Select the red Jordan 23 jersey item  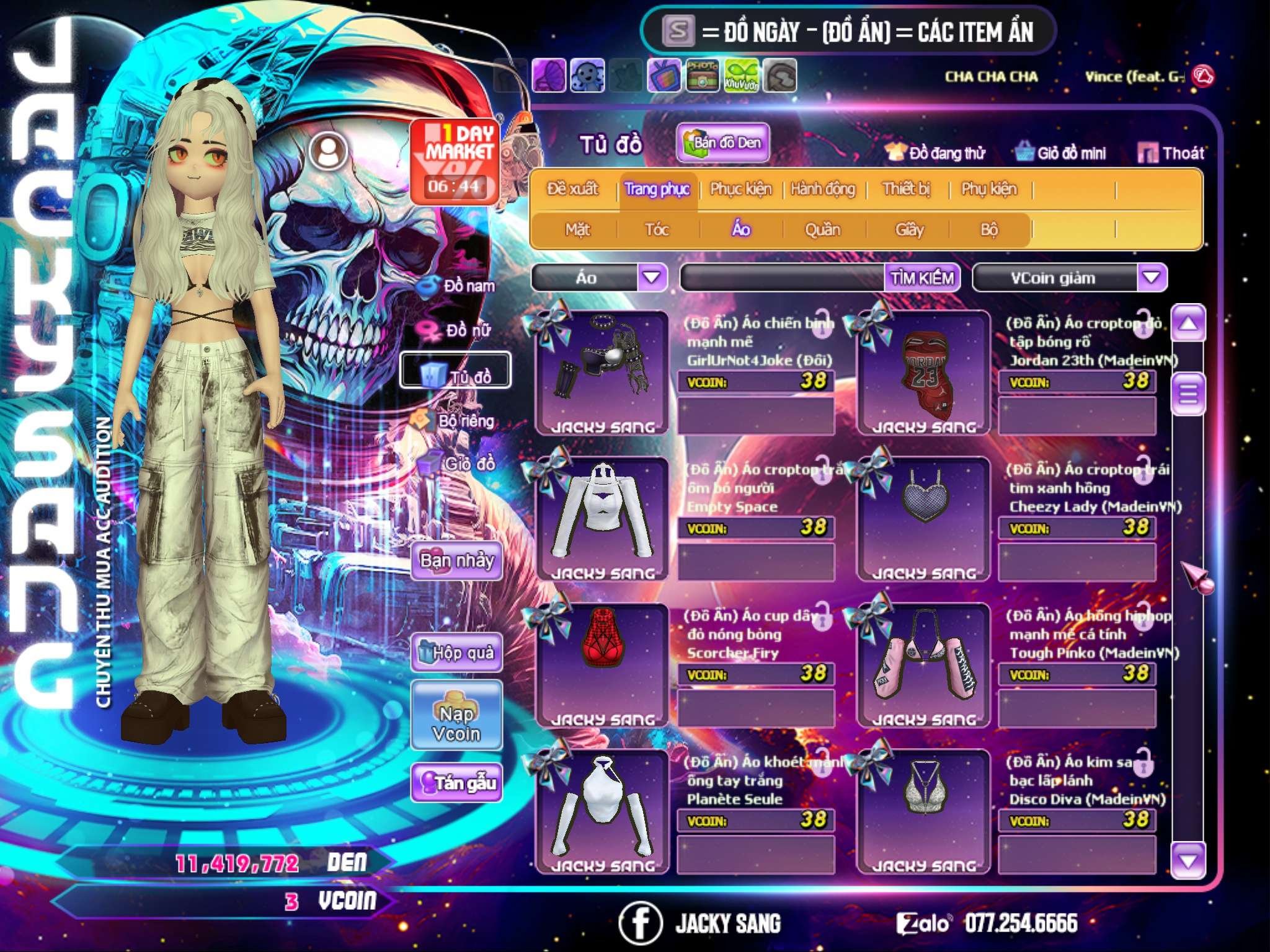[x=924, y=372]
